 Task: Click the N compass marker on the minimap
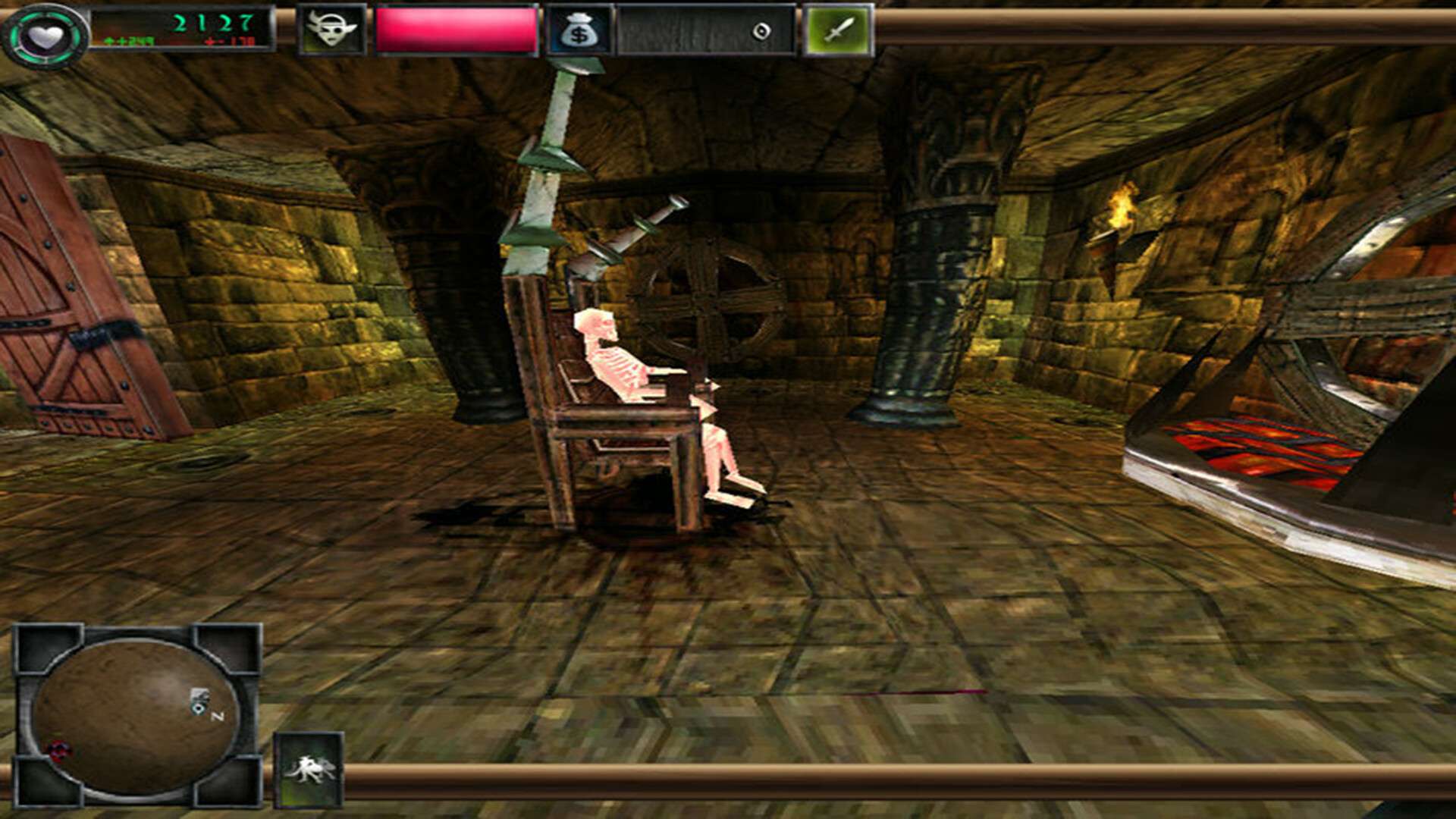pos(218,715)
